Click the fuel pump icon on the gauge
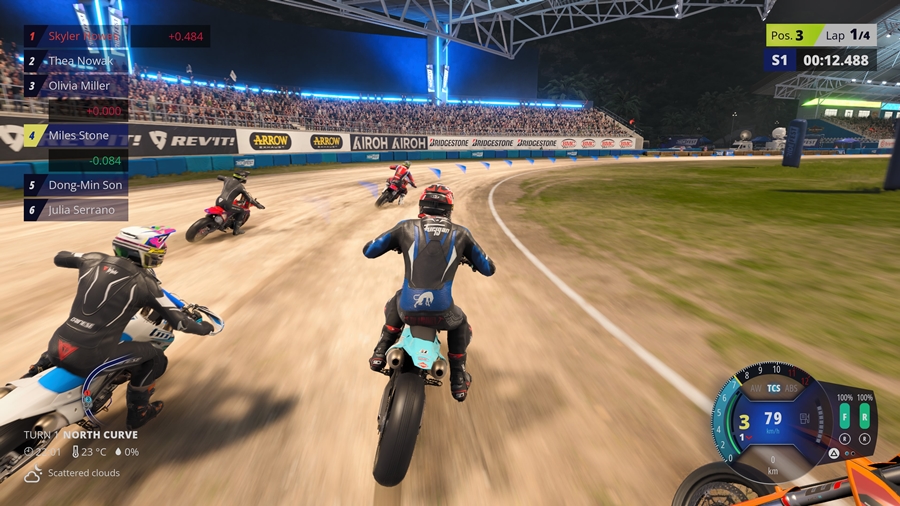Screen dimensions: 900x506 coord(805,416)
